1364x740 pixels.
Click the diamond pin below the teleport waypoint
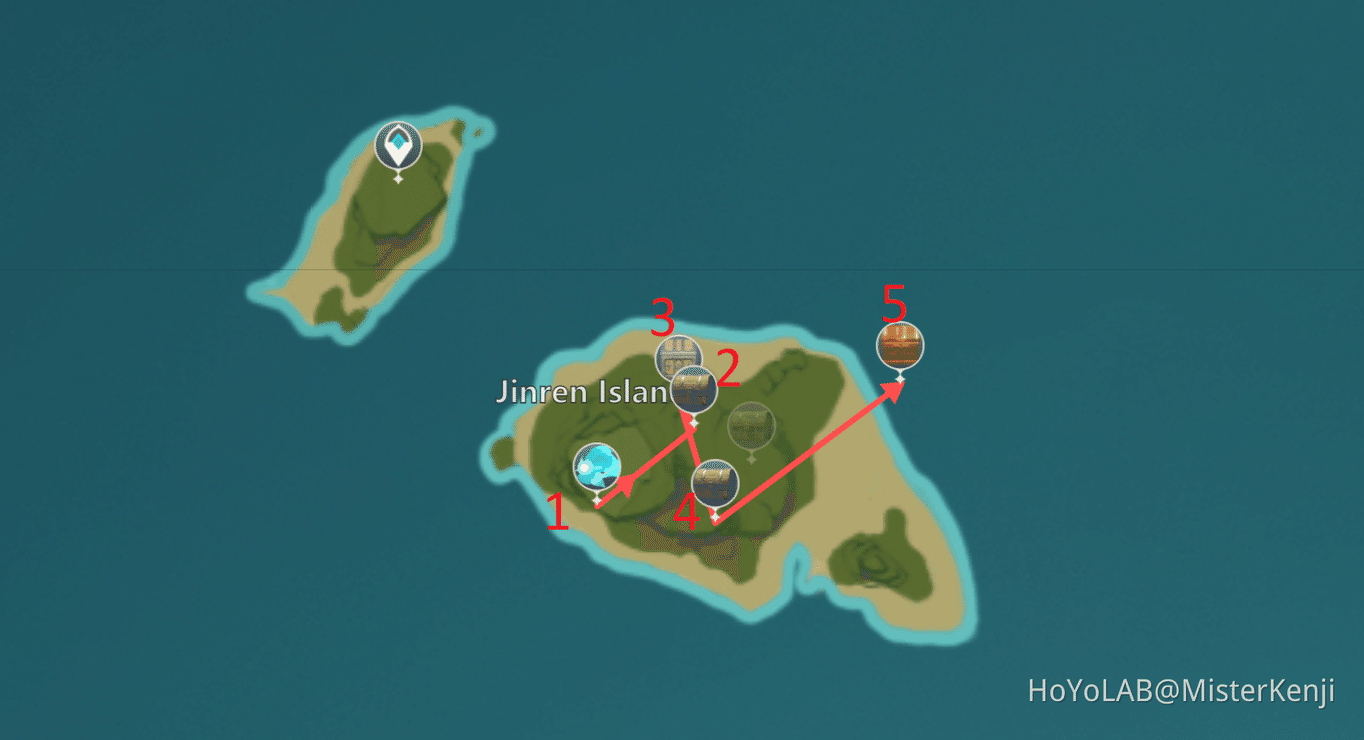pos(398,180)
